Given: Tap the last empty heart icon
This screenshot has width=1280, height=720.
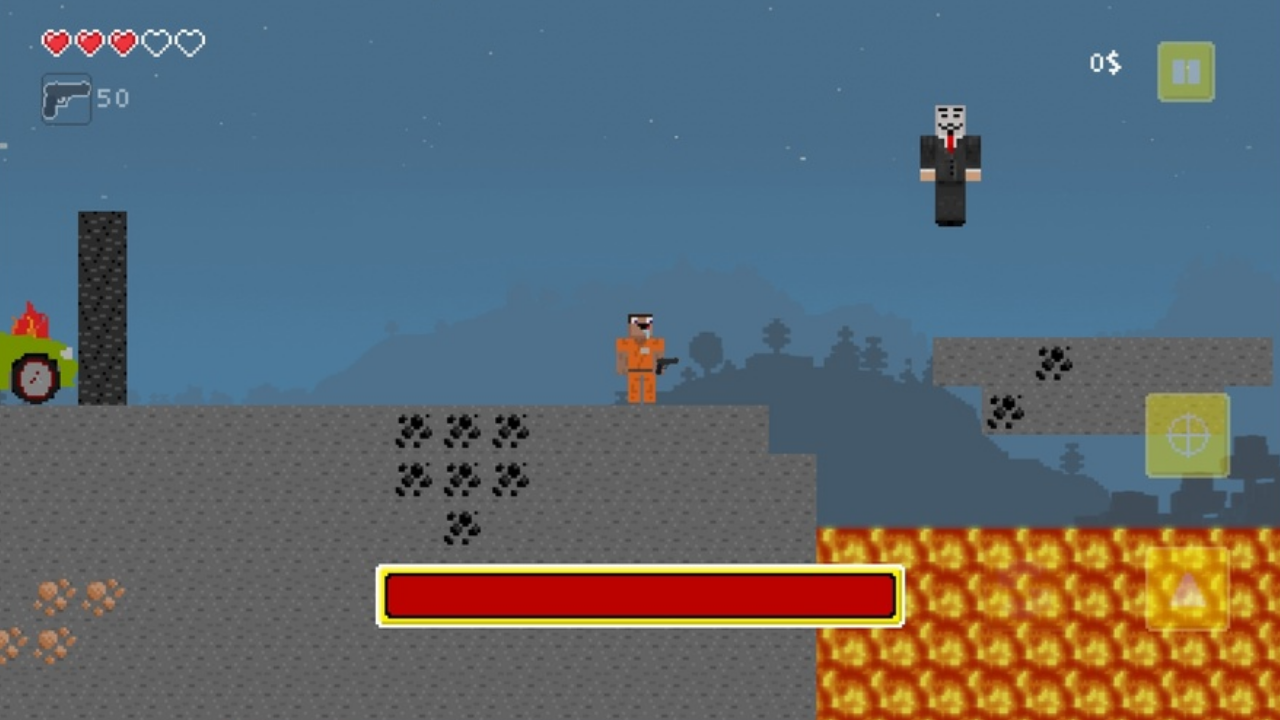Looking at the screenshot, I should pos(189,43).
